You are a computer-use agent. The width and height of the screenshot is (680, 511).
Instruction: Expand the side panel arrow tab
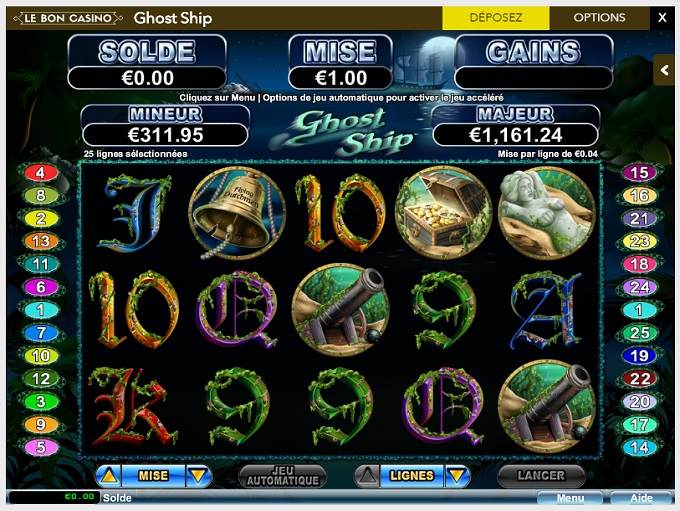(x=664, y=70)
